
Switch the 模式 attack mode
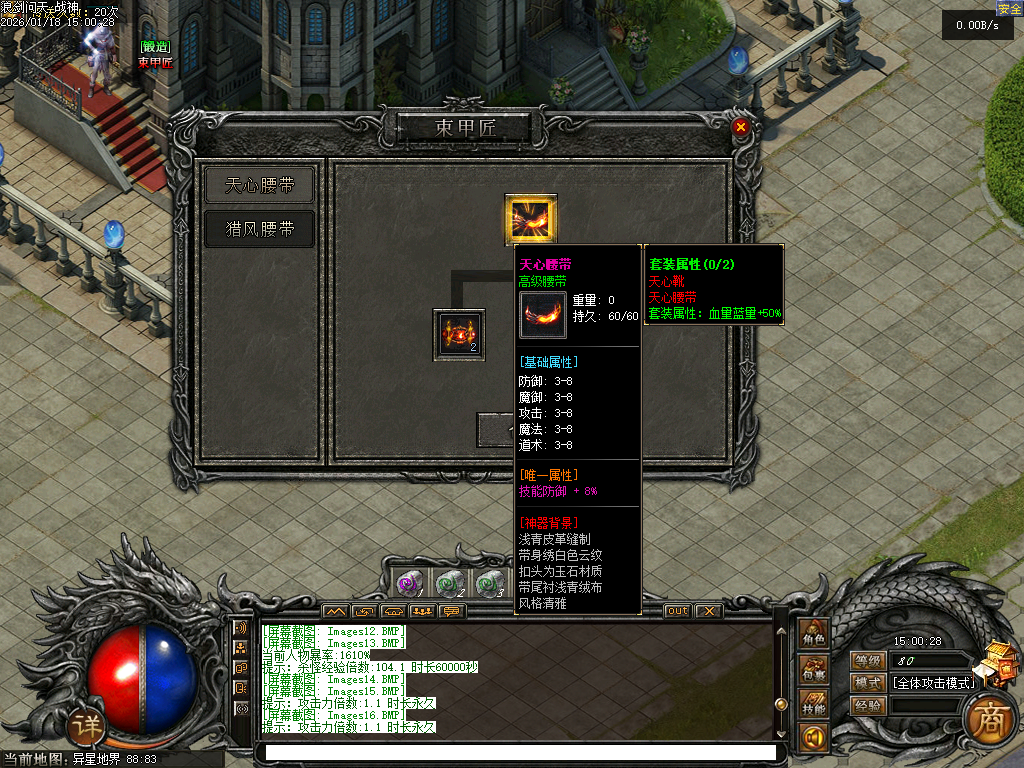(866, 683)
